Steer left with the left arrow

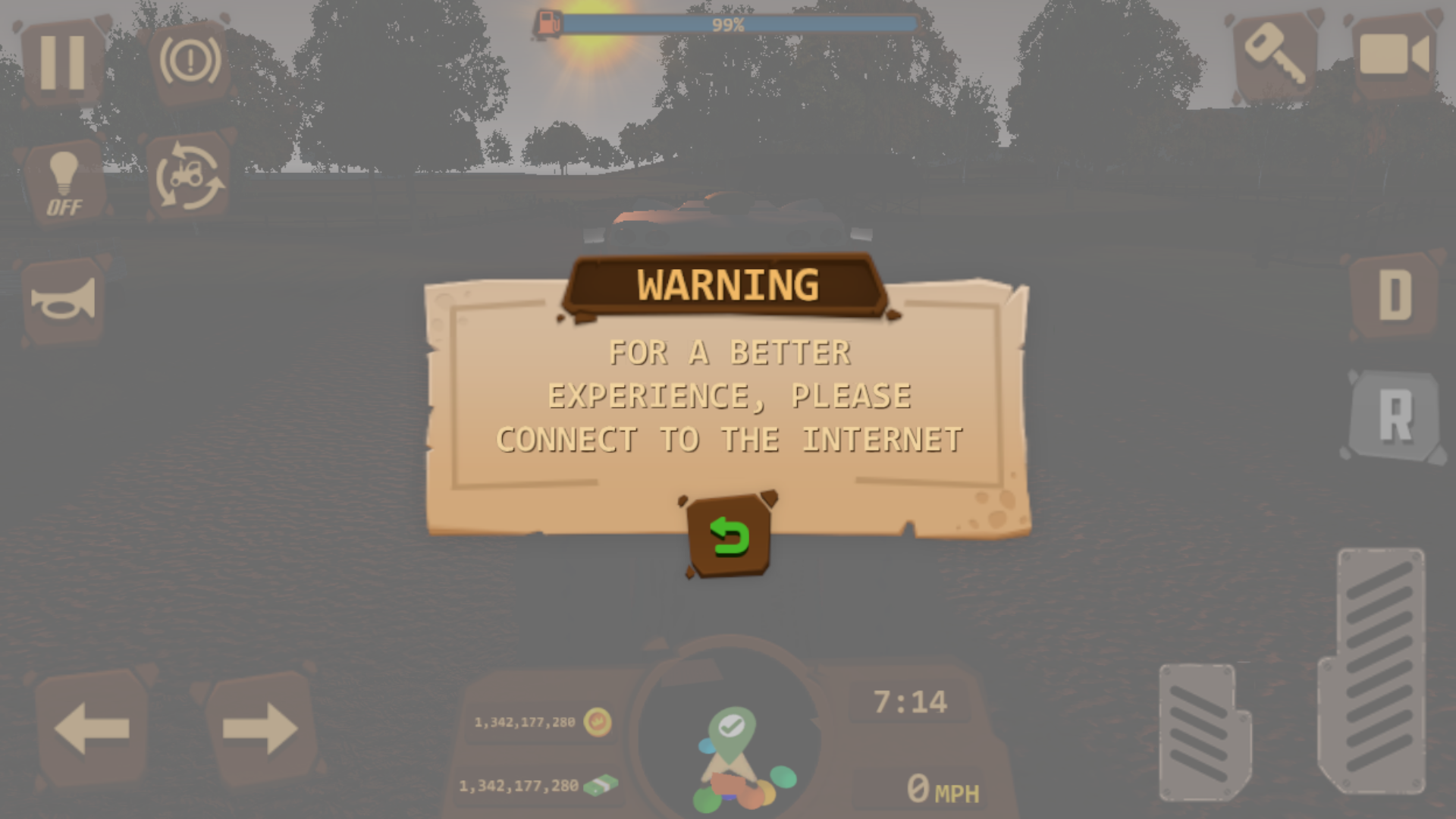point(93,729)
